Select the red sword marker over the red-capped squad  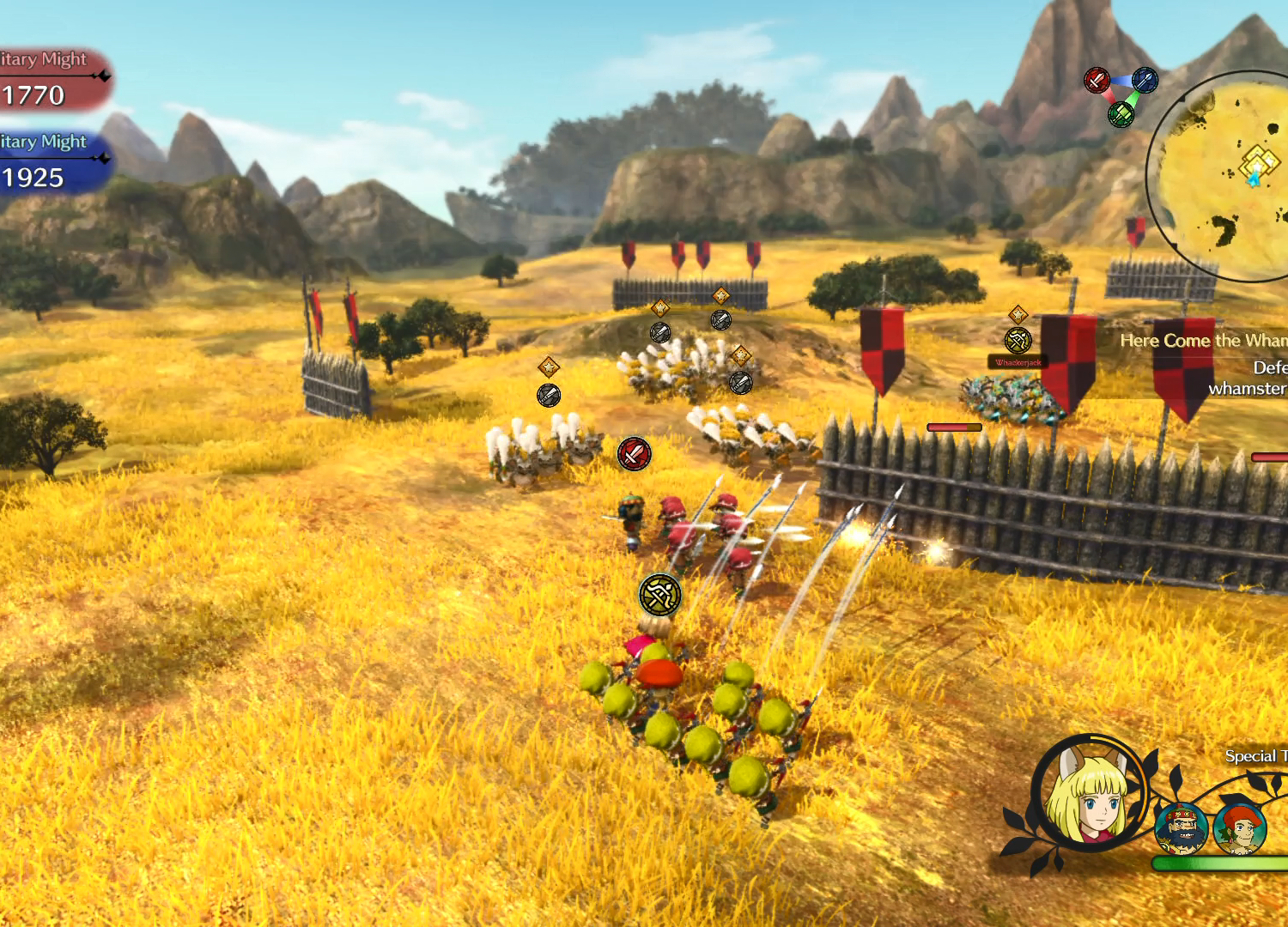tap(634, 454)
